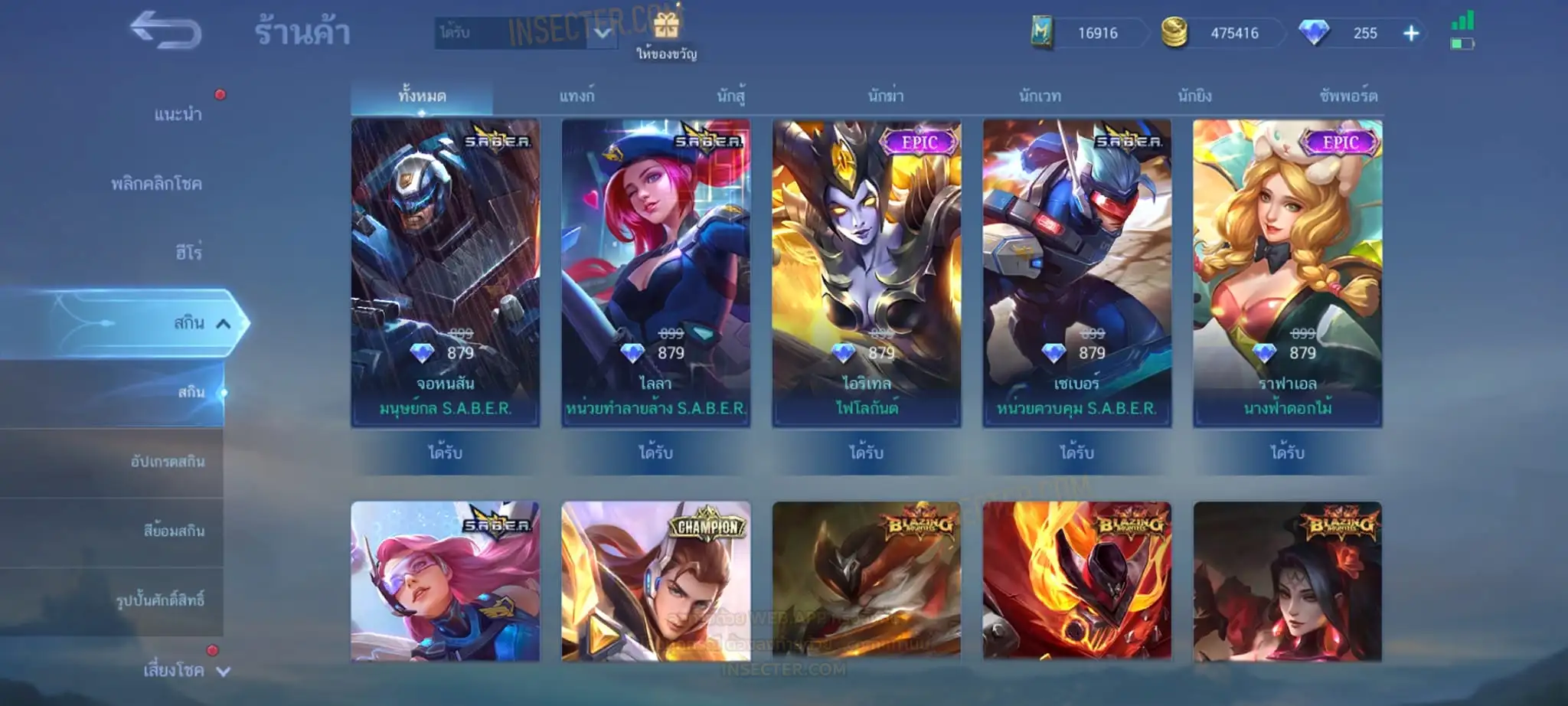Add diamonds with the plus button
This screenshot has height=706, width=1568.
coord(1411,33)
